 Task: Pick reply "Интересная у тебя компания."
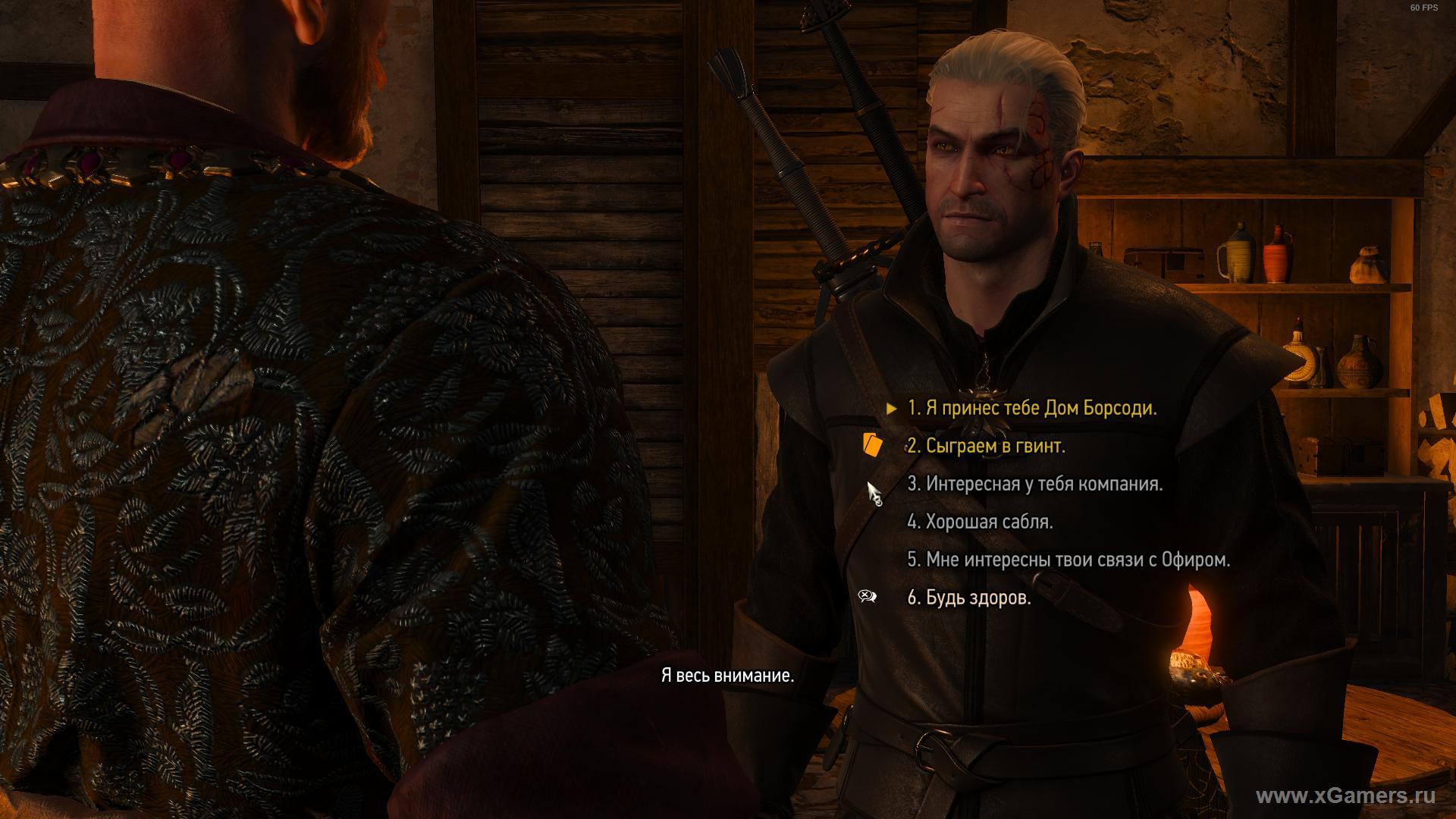click(1034, 484)
